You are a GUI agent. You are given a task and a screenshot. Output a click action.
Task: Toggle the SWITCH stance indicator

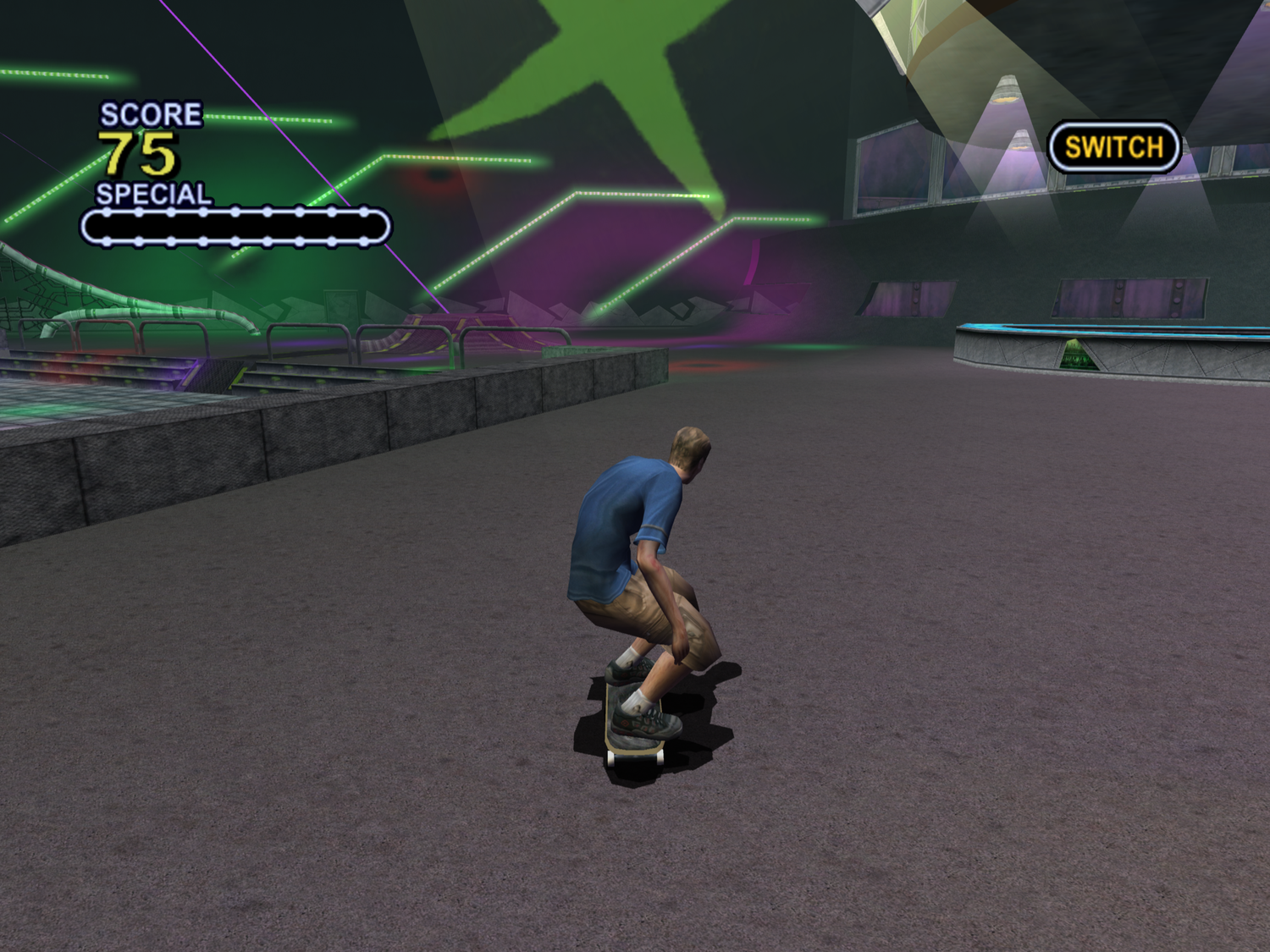pyautogui.click(x=1113, y=146)
